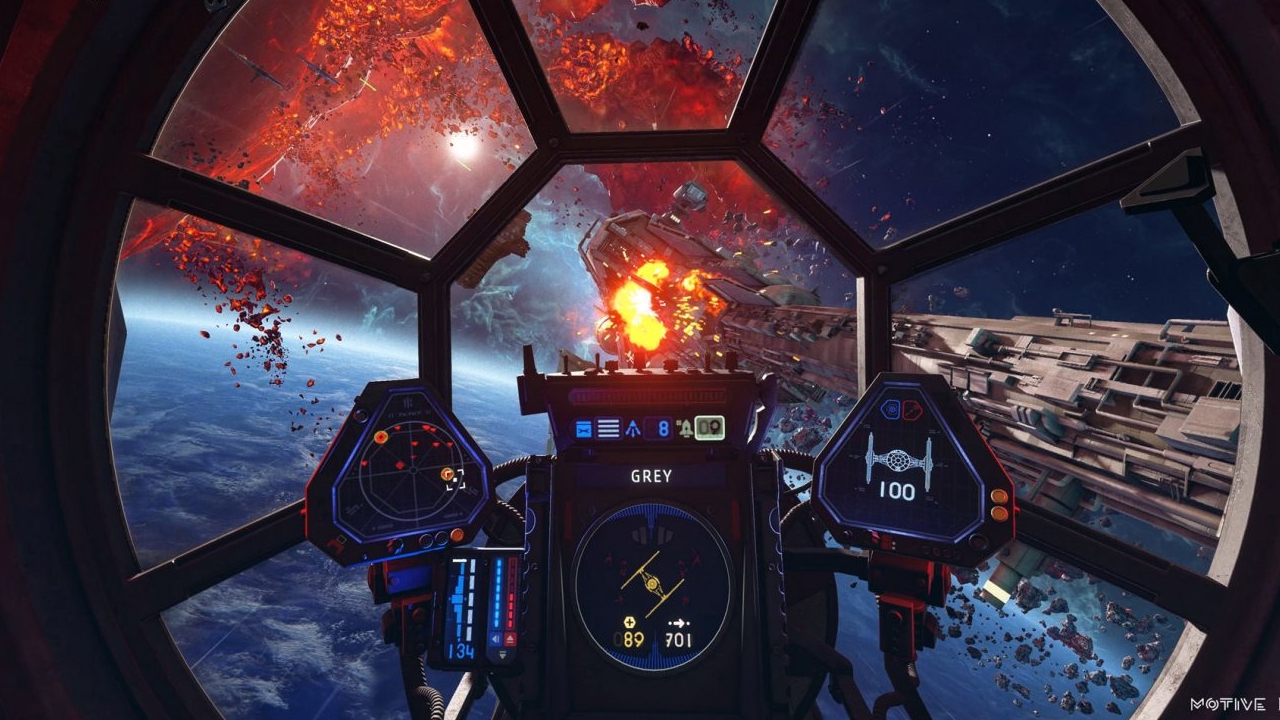Viewport: 1280px width, 720px height.
Task: Select the countermeasure rocket icon on the dashboard
Action: point(686,427)
